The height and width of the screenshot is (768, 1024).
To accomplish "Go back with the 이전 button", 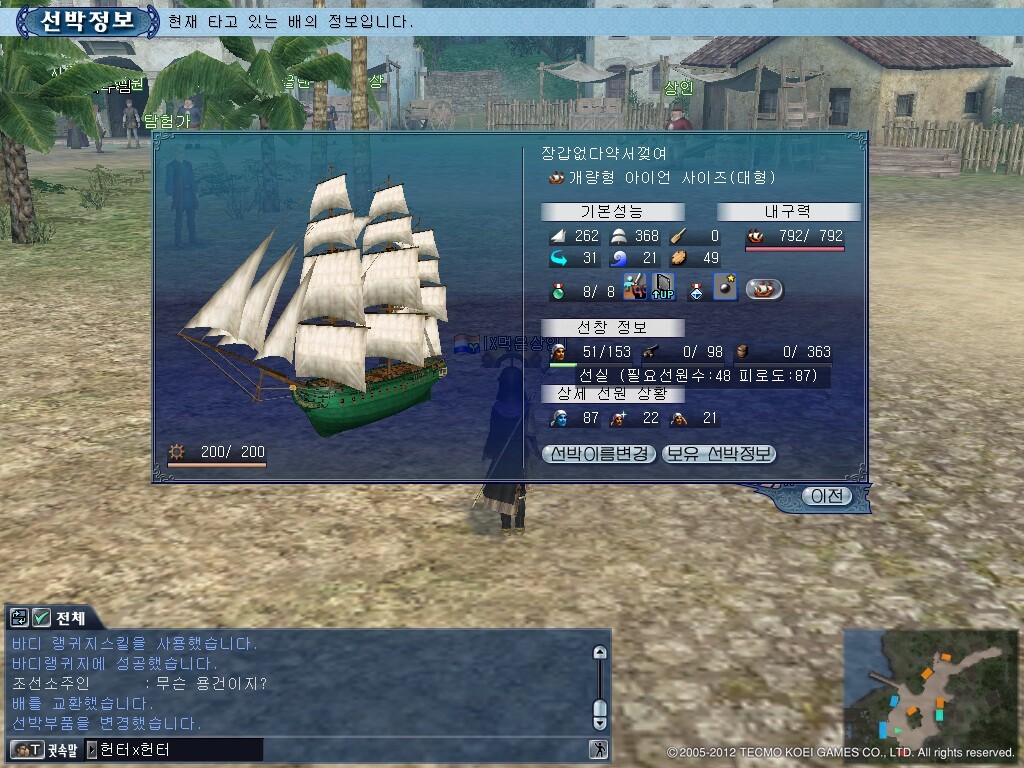I will coord(827,496).
